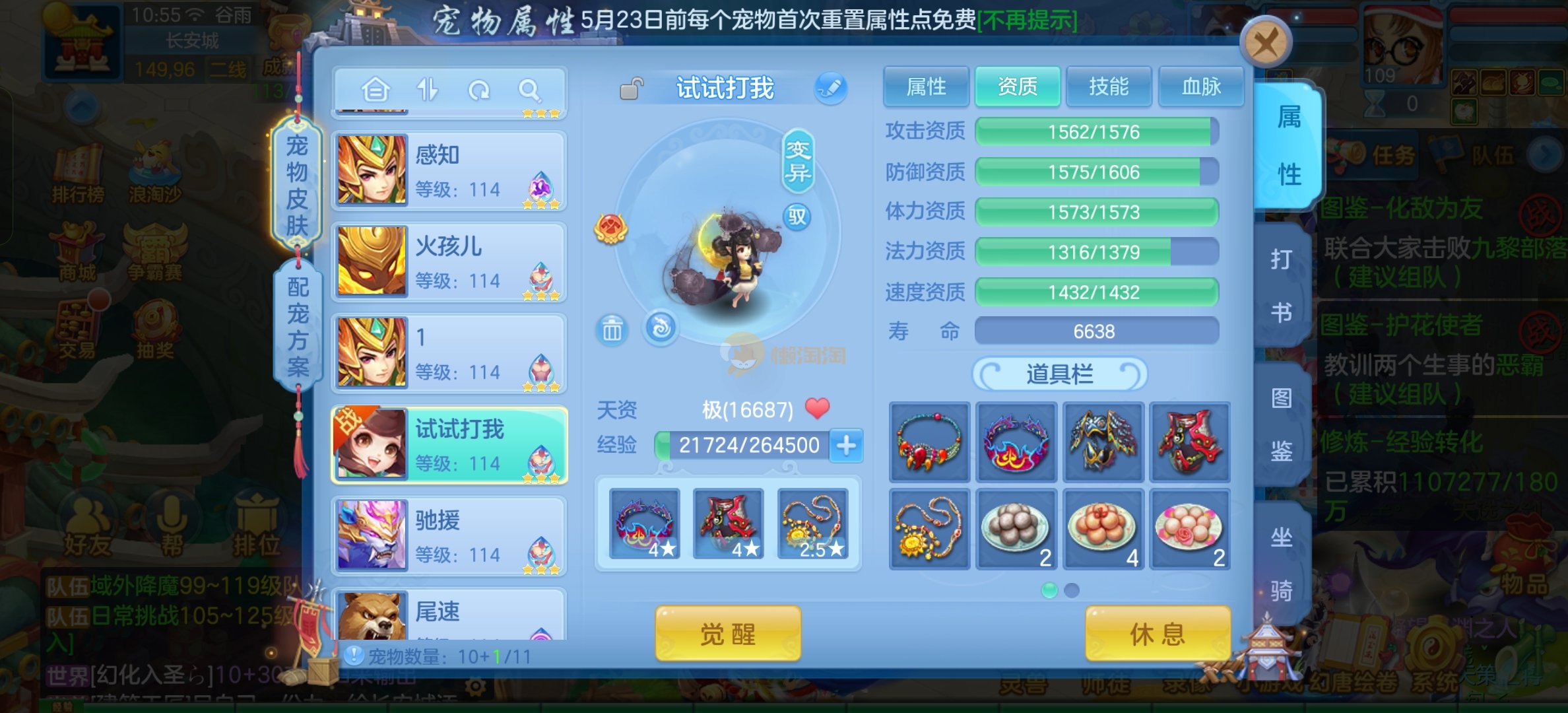
Task: Click the search magnifier in pet list toolbar
Action: 529,90
